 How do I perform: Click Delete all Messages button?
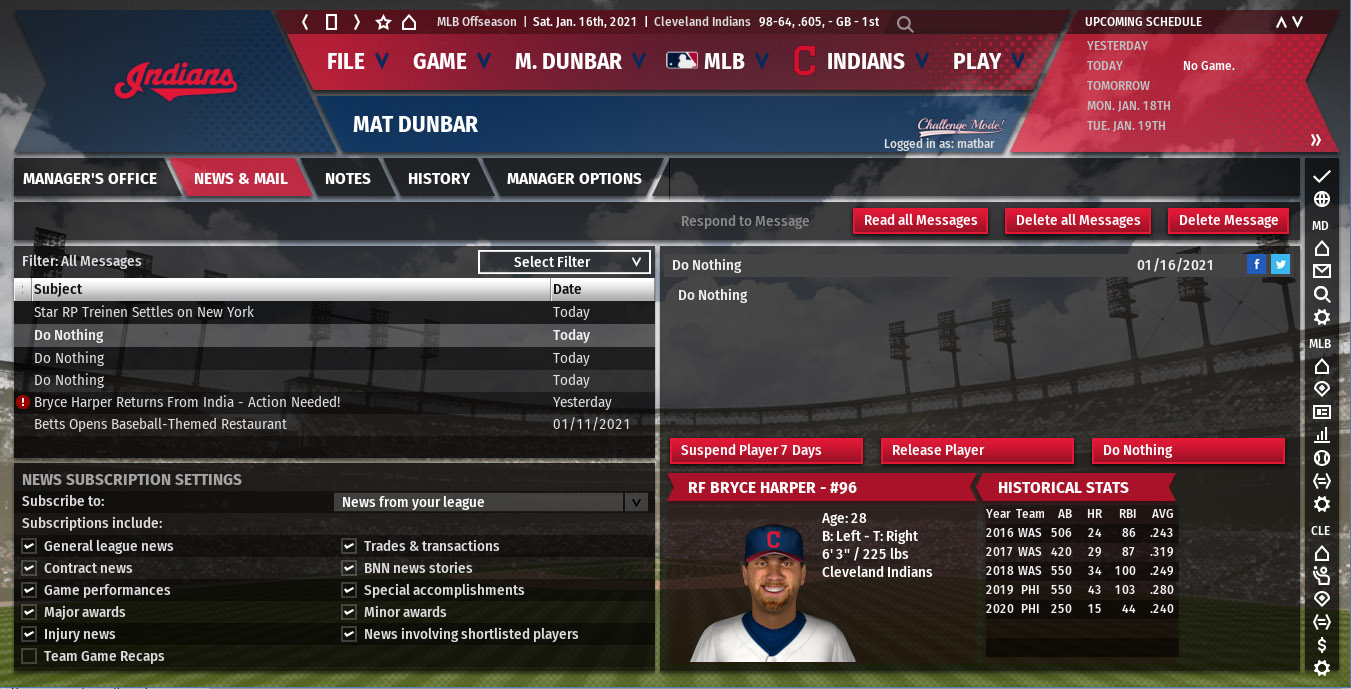(1078, 221)
